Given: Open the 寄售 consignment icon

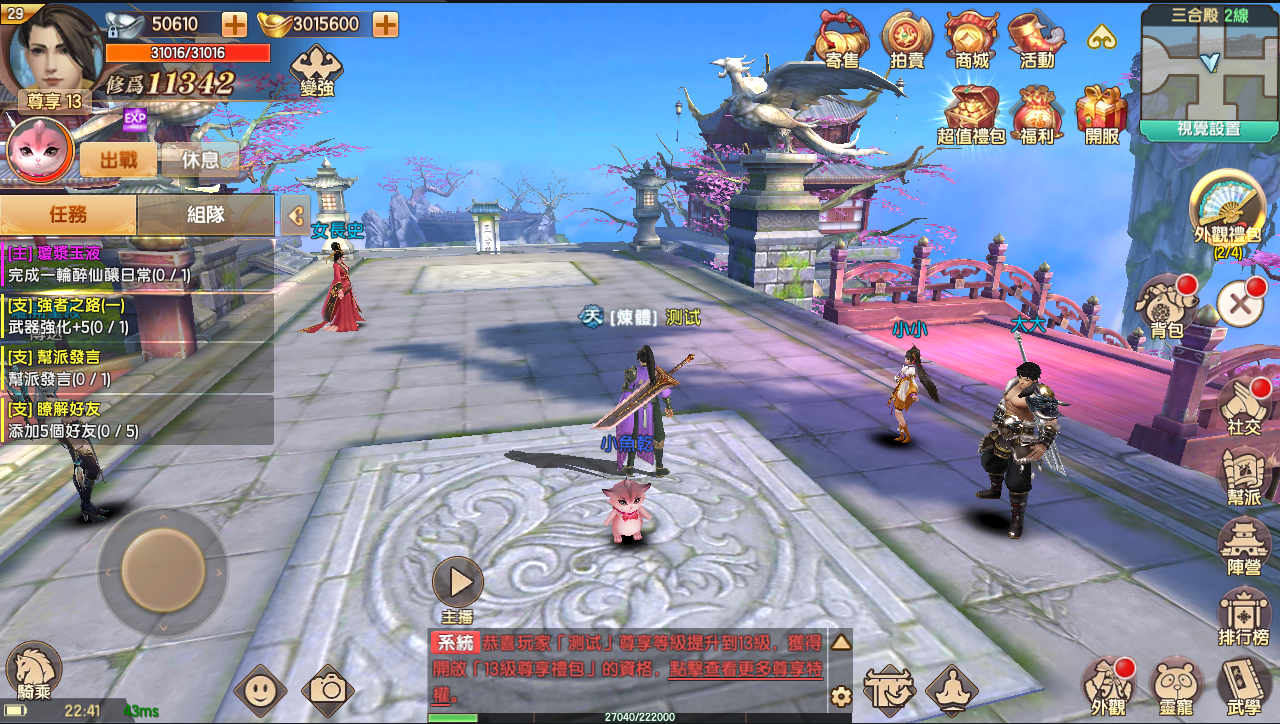Looking at the screenshot, I should tap(842, 40).
